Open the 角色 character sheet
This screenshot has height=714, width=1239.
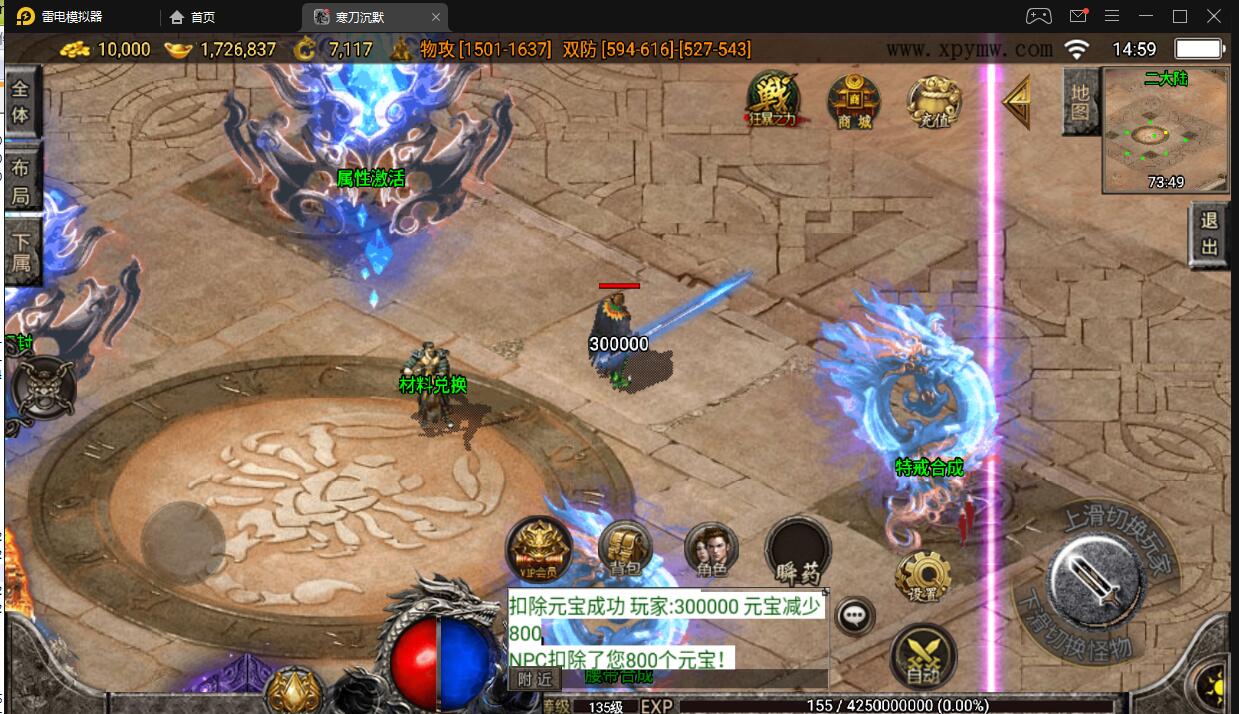click(711, 551)
